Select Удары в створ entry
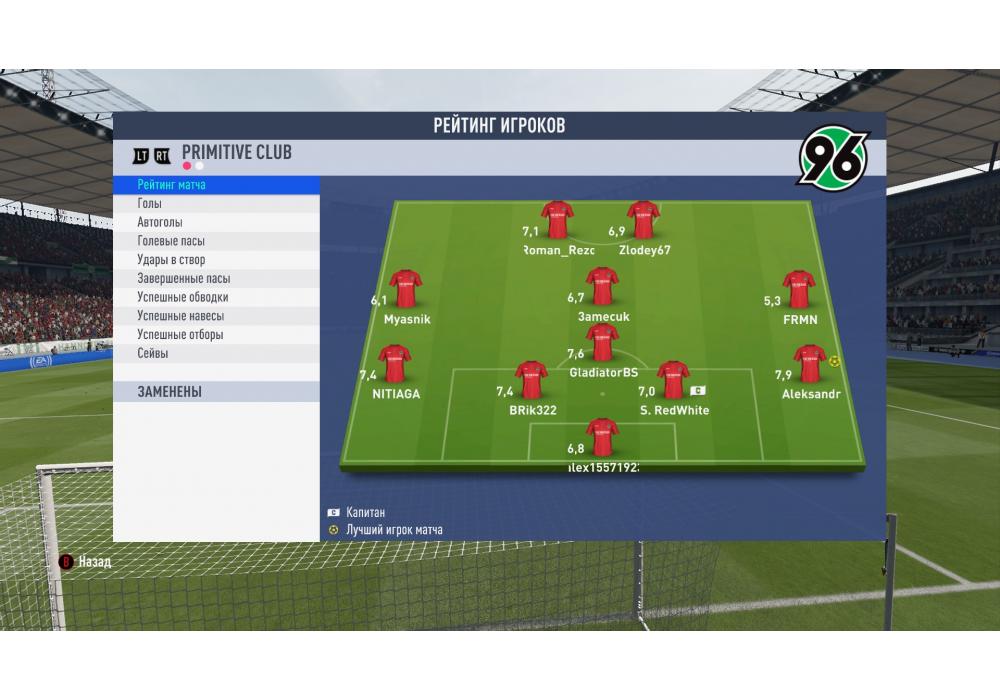 click(217, 260)
